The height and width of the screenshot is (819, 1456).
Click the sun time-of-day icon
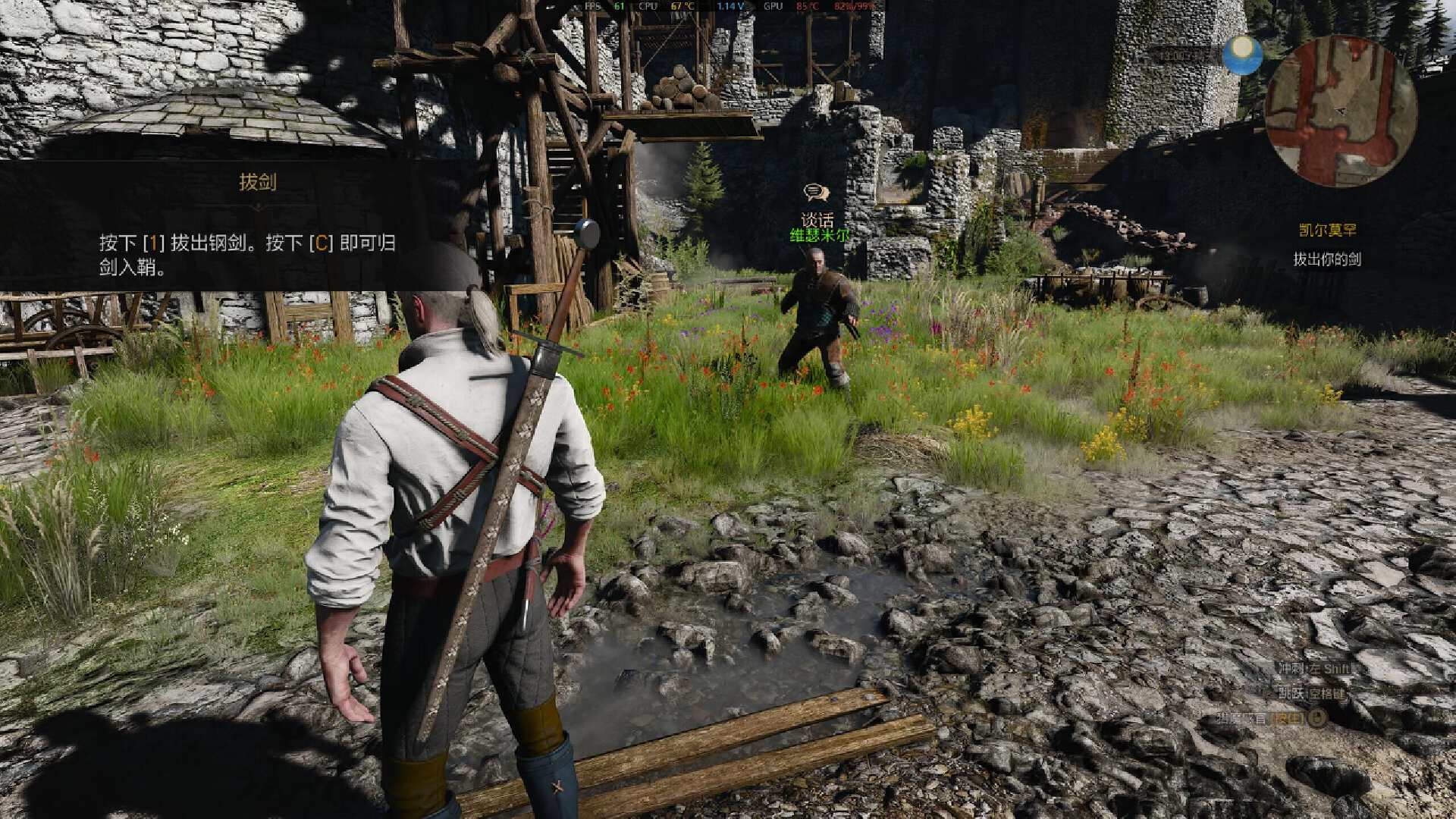click(x=1243, y=55)
